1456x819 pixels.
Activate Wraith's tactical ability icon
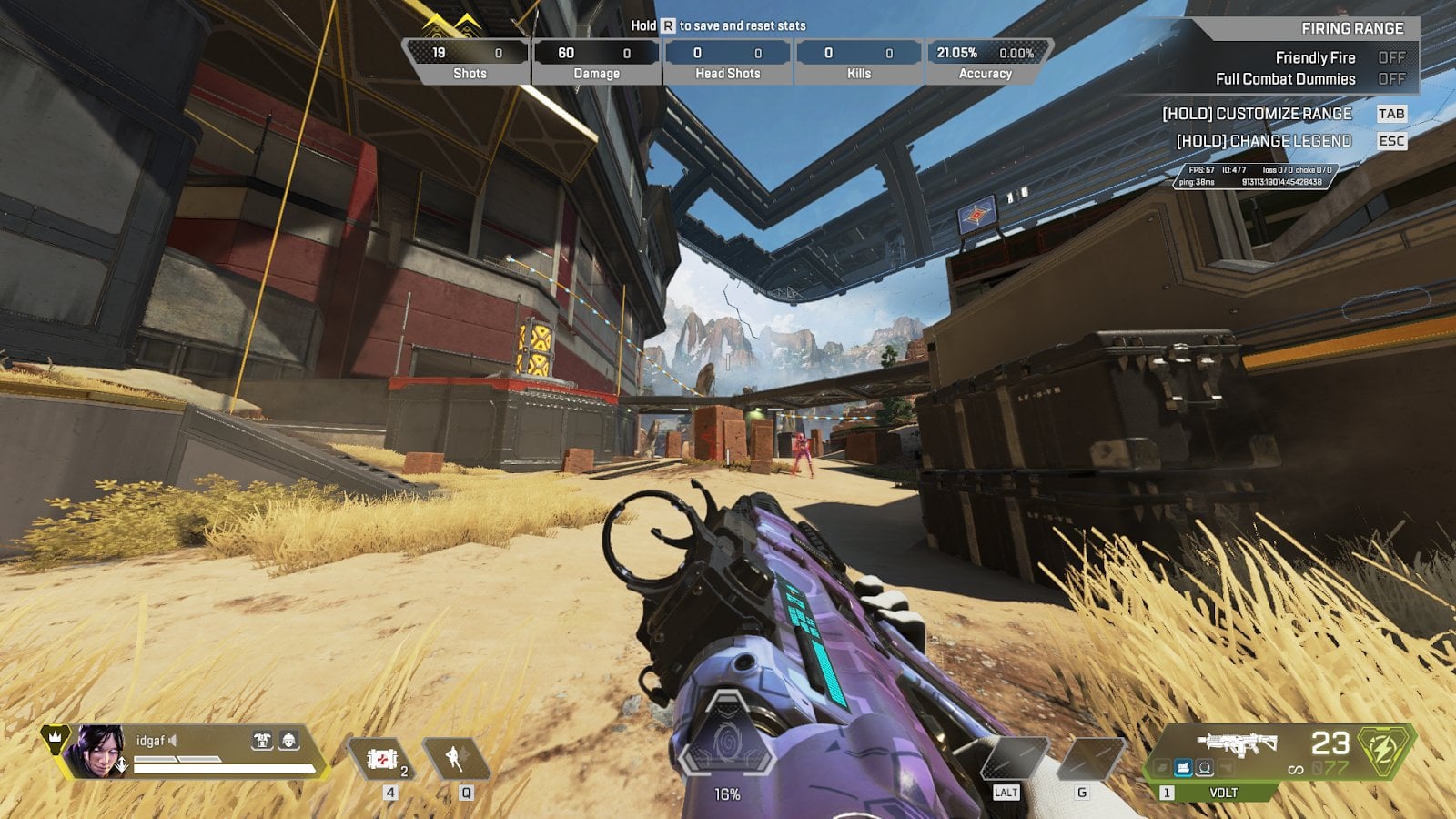click(455, 759)
